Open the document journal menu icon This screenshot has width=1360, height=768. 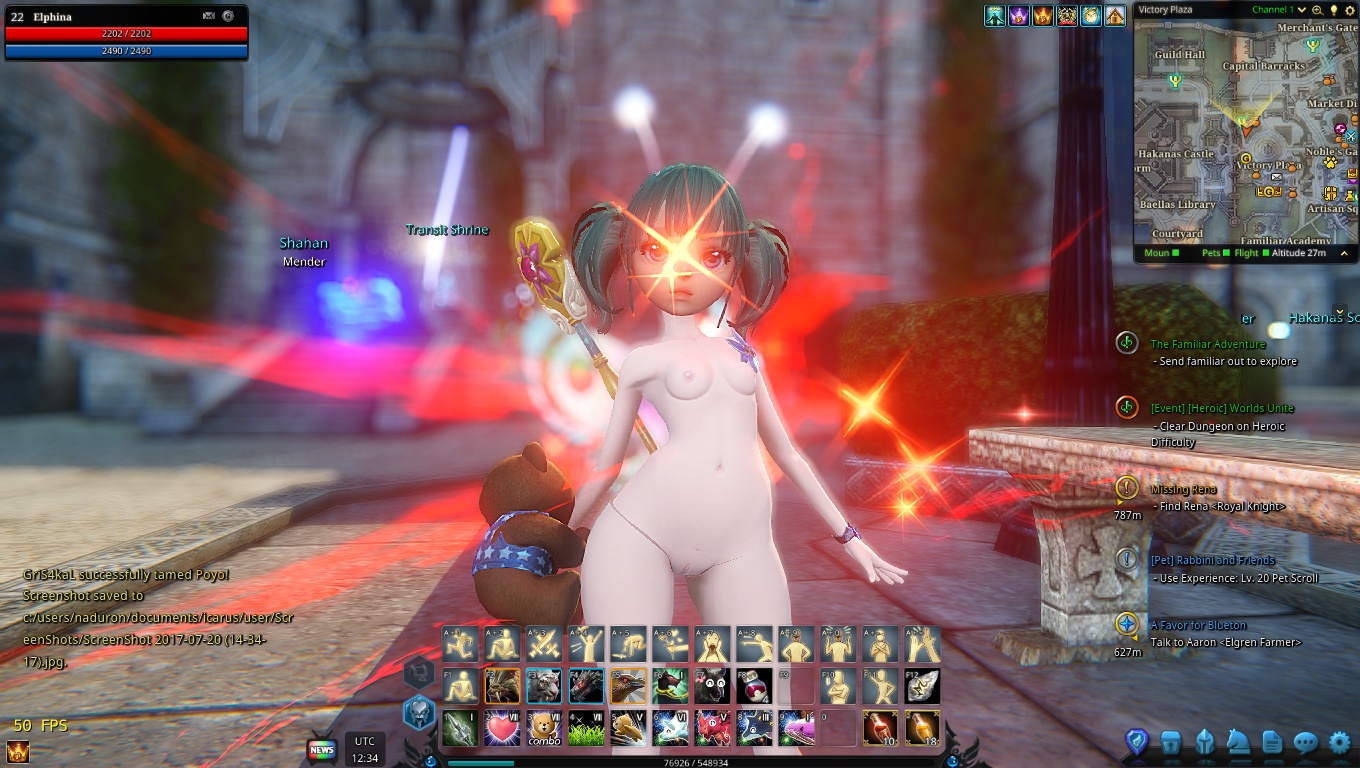coord(1271,742)
